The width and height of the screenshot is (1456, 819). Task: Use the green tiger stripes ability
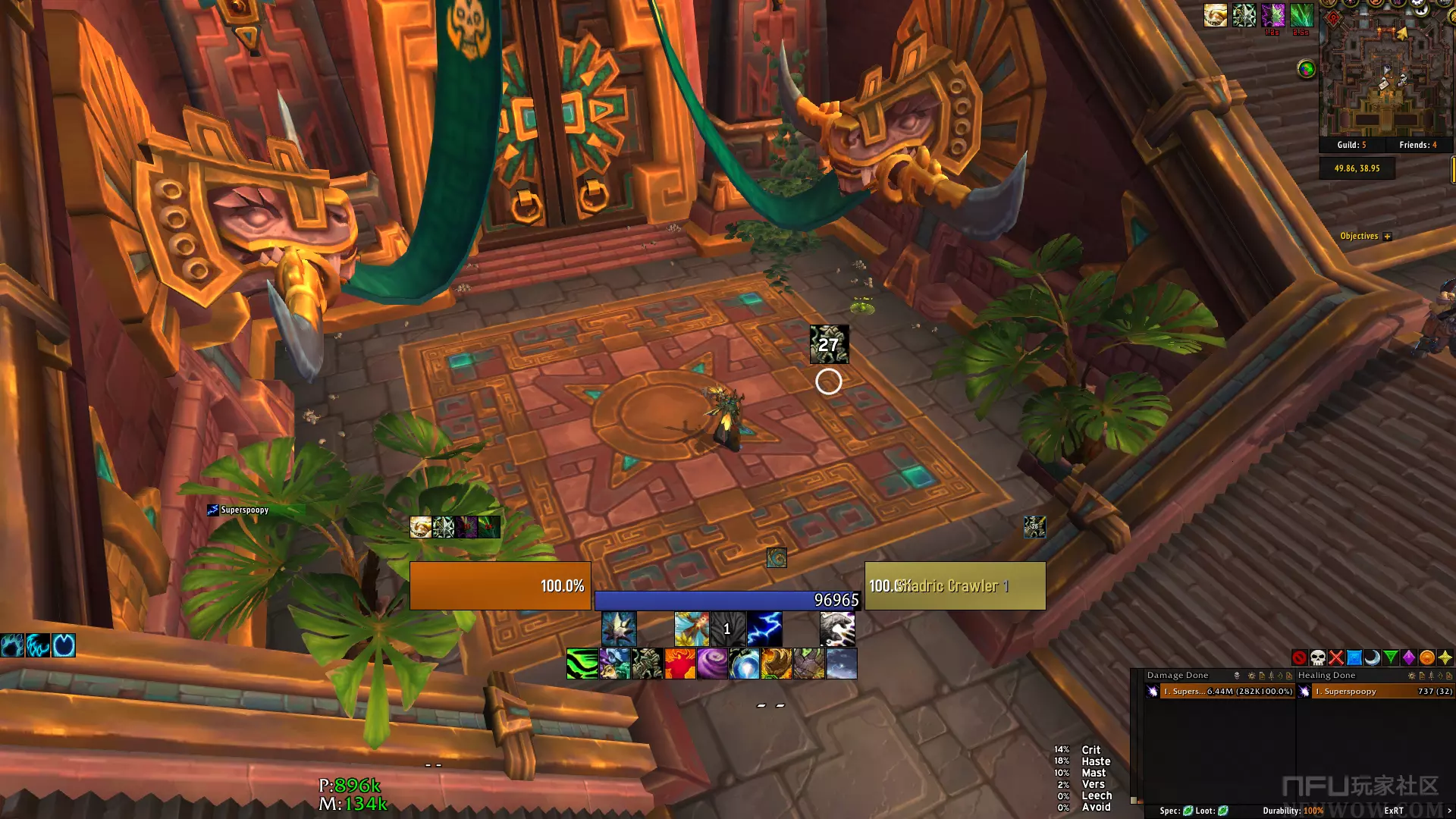[582, 664]
